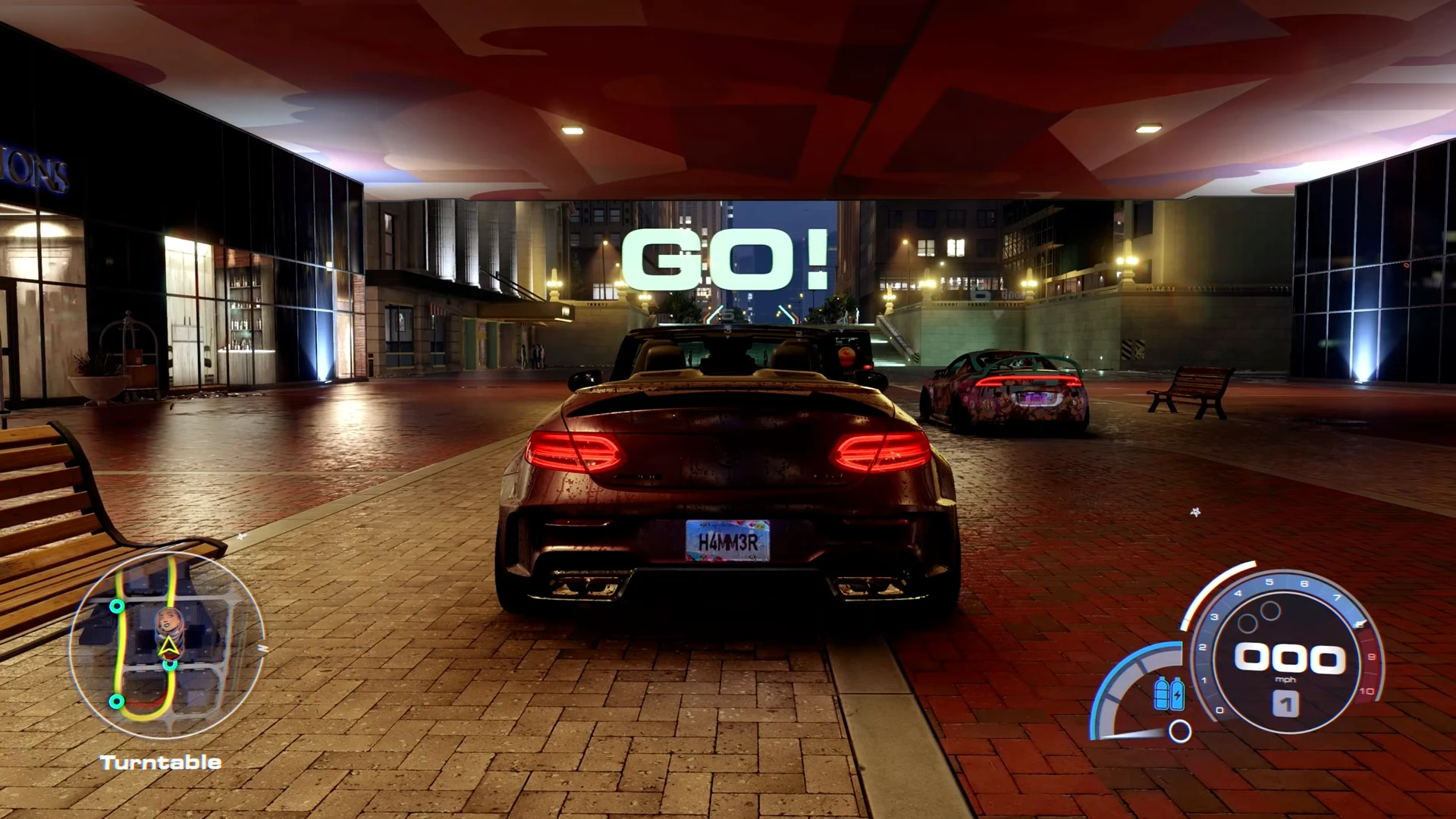Open the Turntable route label
This screenshot has width=1456, height=819.
tap(158, 762)
